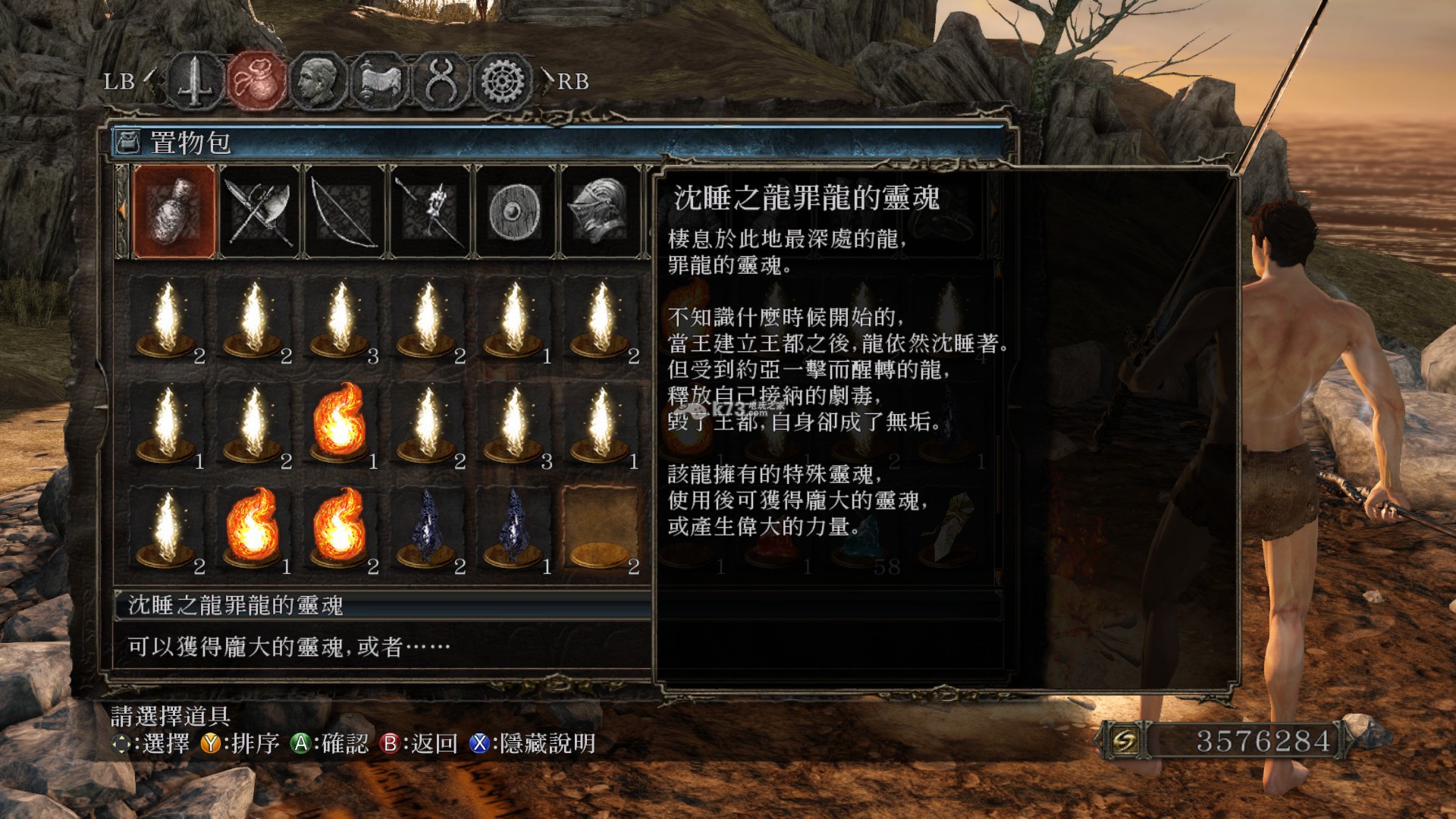Switch to the red item pouch tab

point(257,80)
